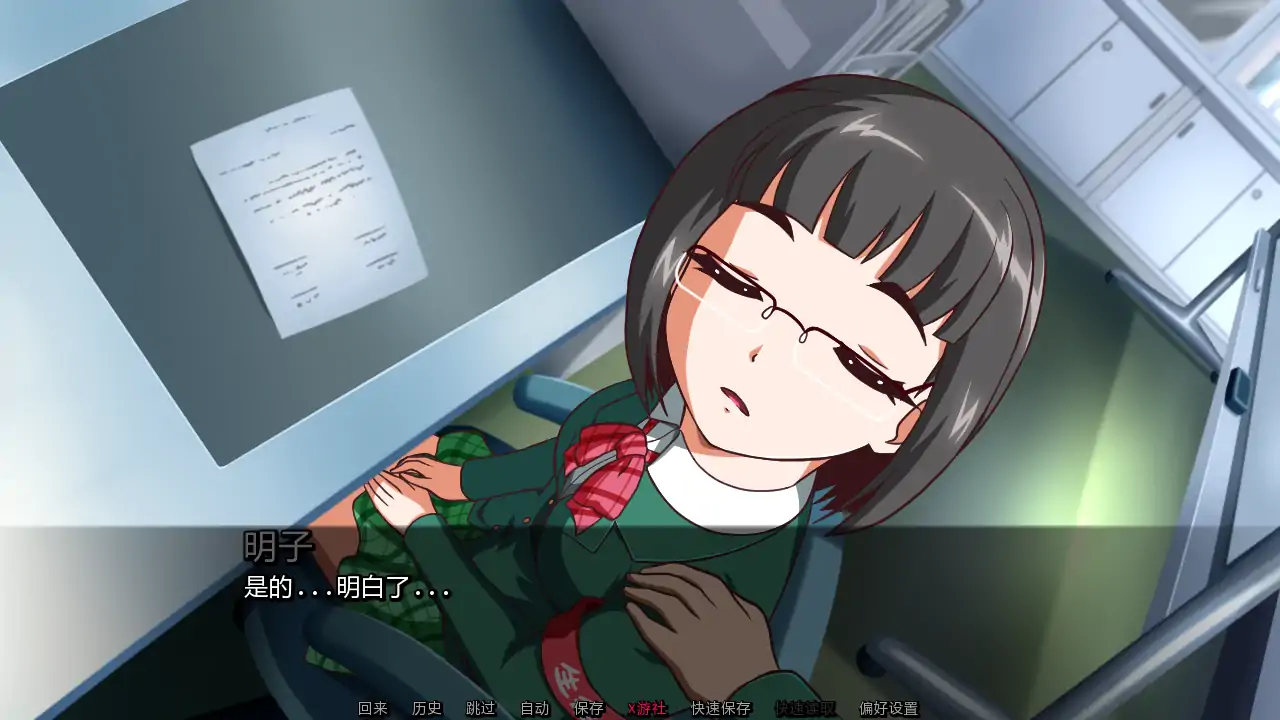Toggle 自动 automatic text advance mode
The image size is (1280, 720).
tap(535, 707)
